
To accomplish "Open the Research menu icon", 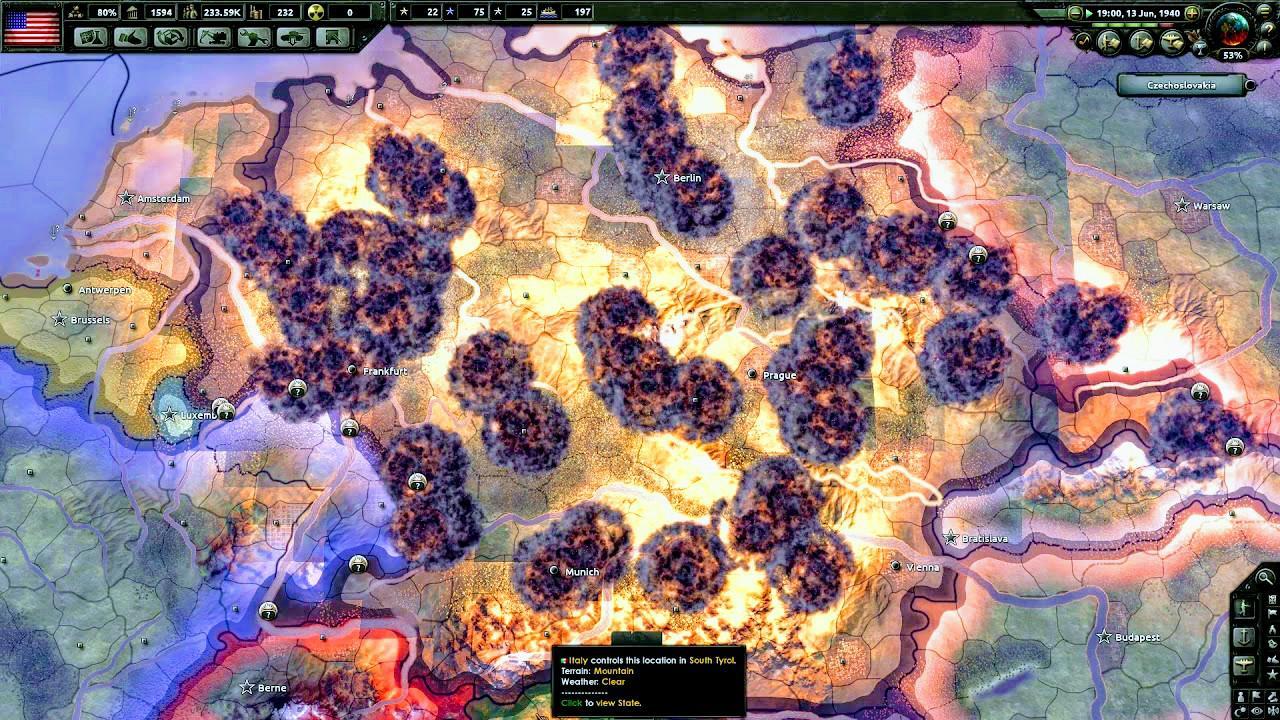I will (90, 38).
